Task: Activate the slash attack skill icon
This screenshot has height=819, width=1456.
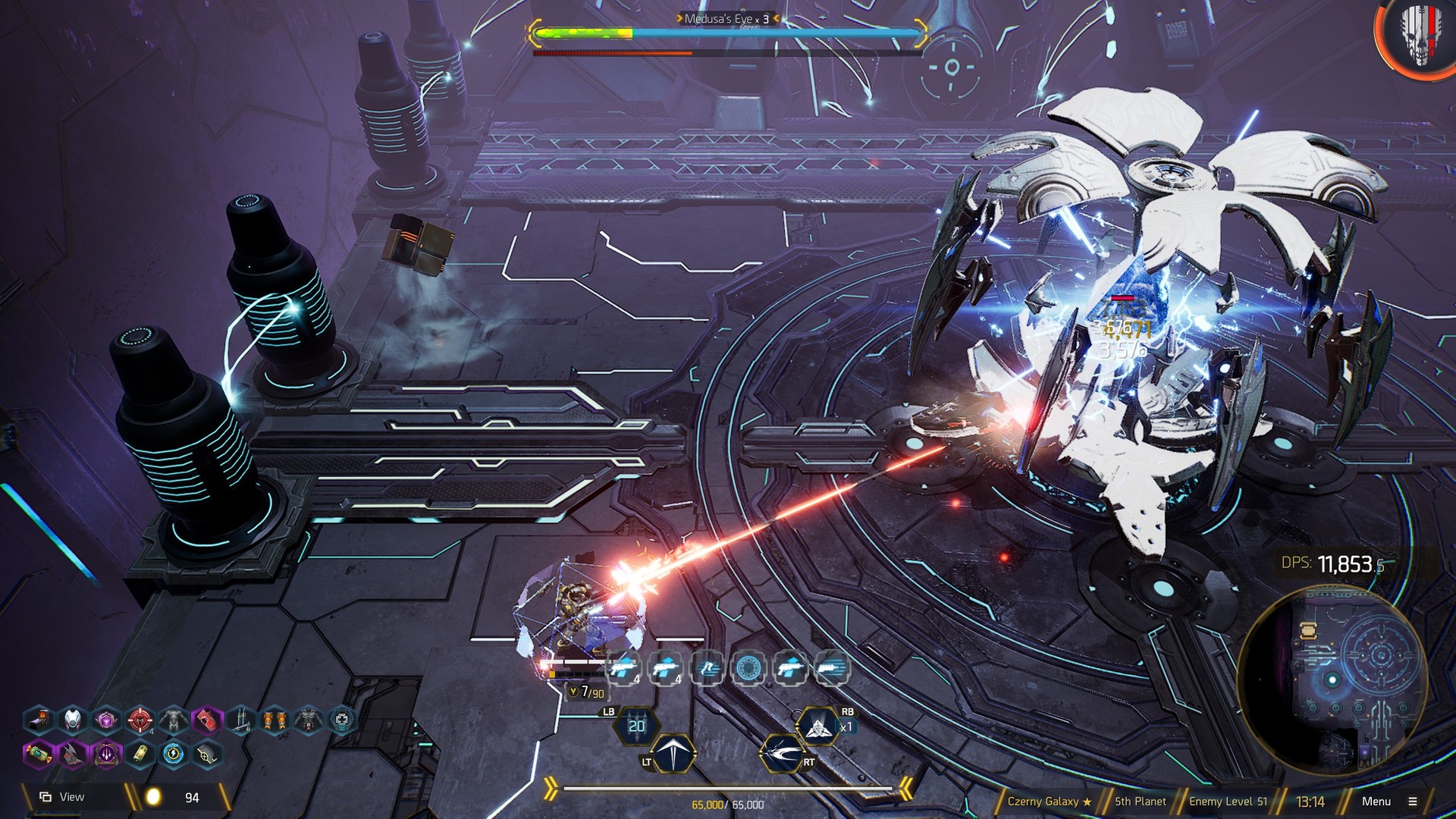Action: 782,753
